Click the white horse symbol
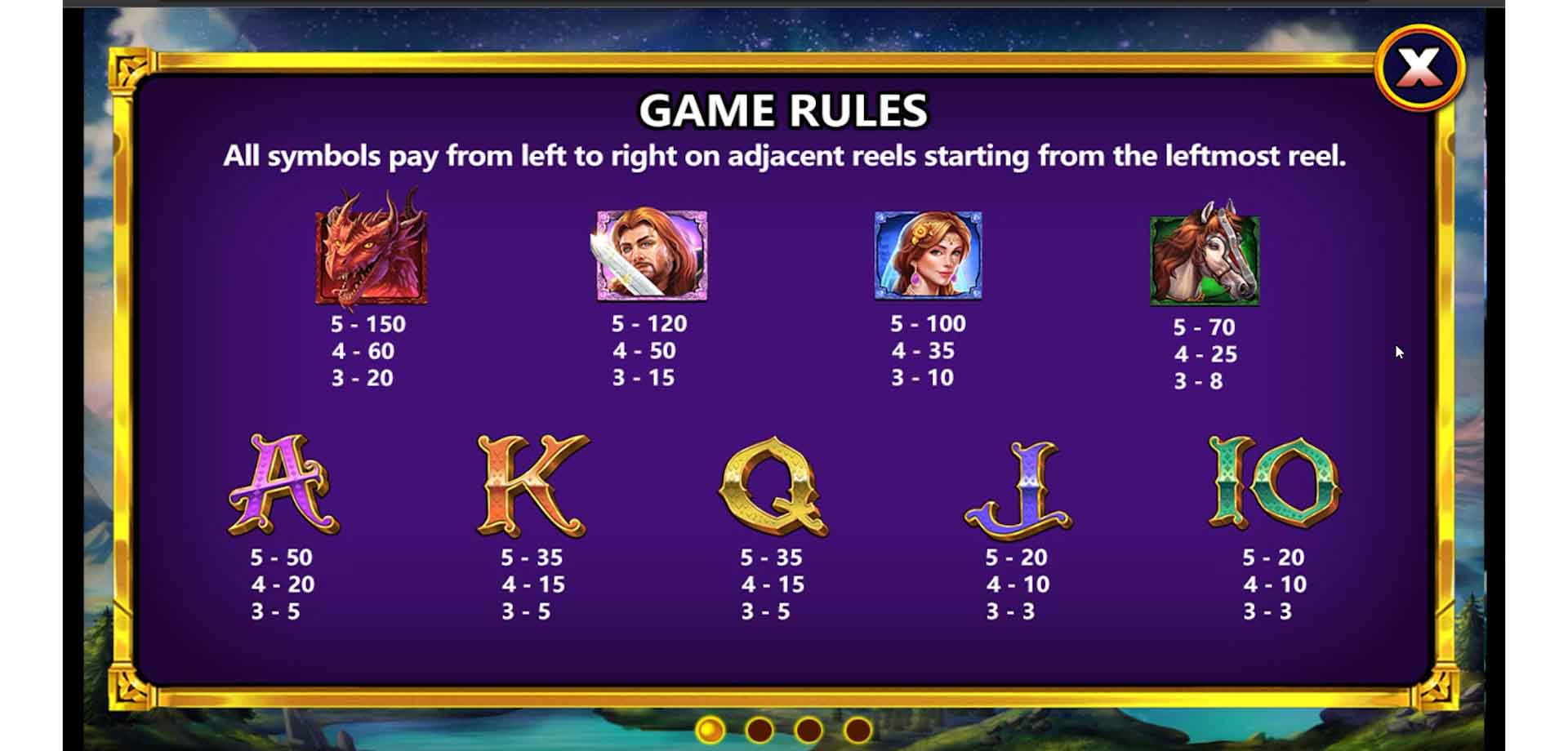The height and width of the screenshot is (751, 1568). pos(1205,257)
